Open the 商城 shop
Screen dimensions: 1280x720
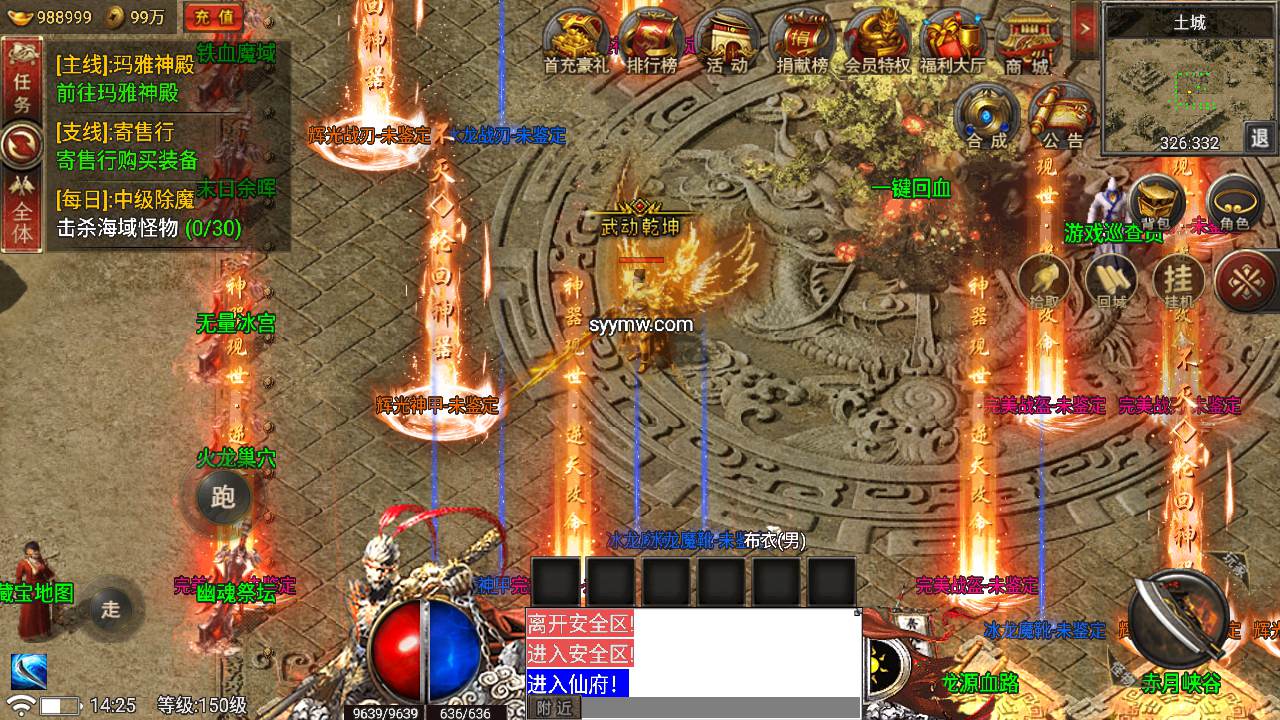1027,42
